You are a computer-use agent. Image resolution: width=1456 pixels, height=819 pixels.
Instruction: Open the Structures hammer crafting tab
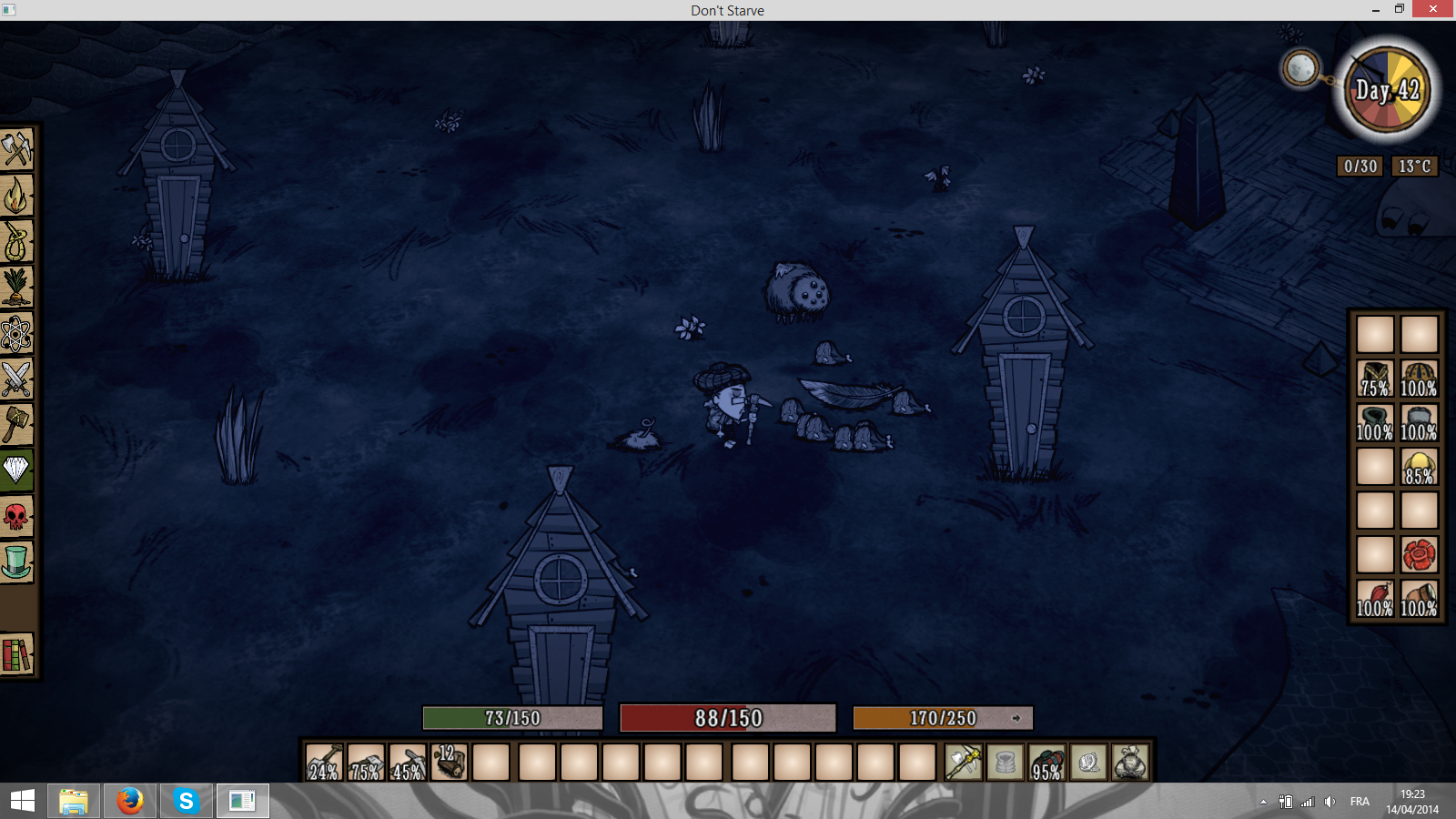click(16, 424)
